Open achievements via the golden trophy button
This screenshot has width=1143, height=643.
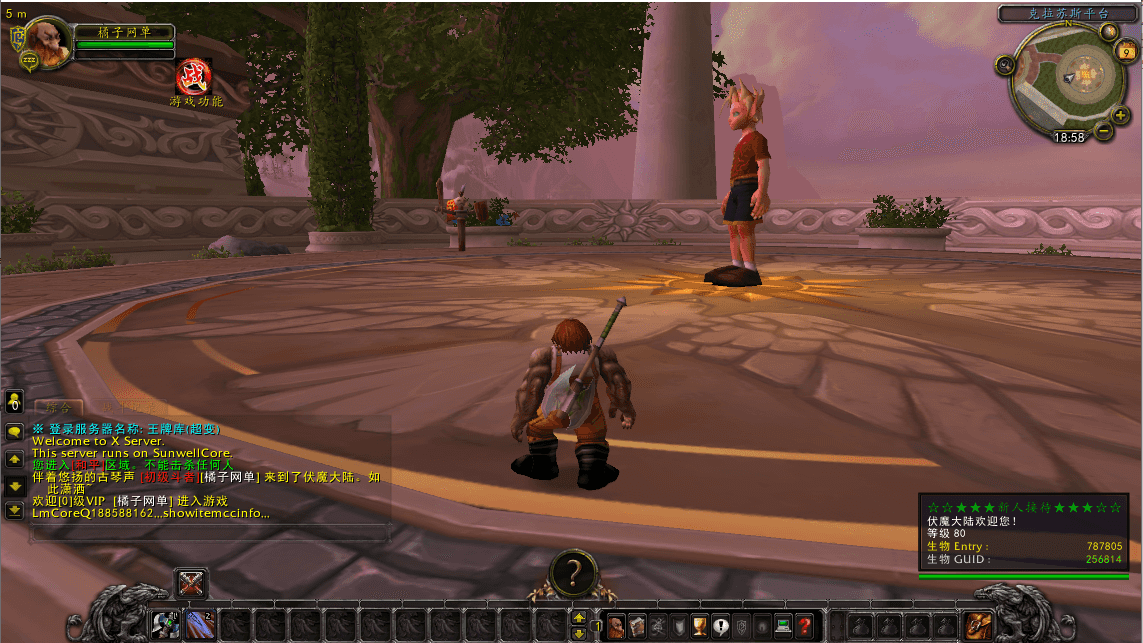click(x=700, y=626)
